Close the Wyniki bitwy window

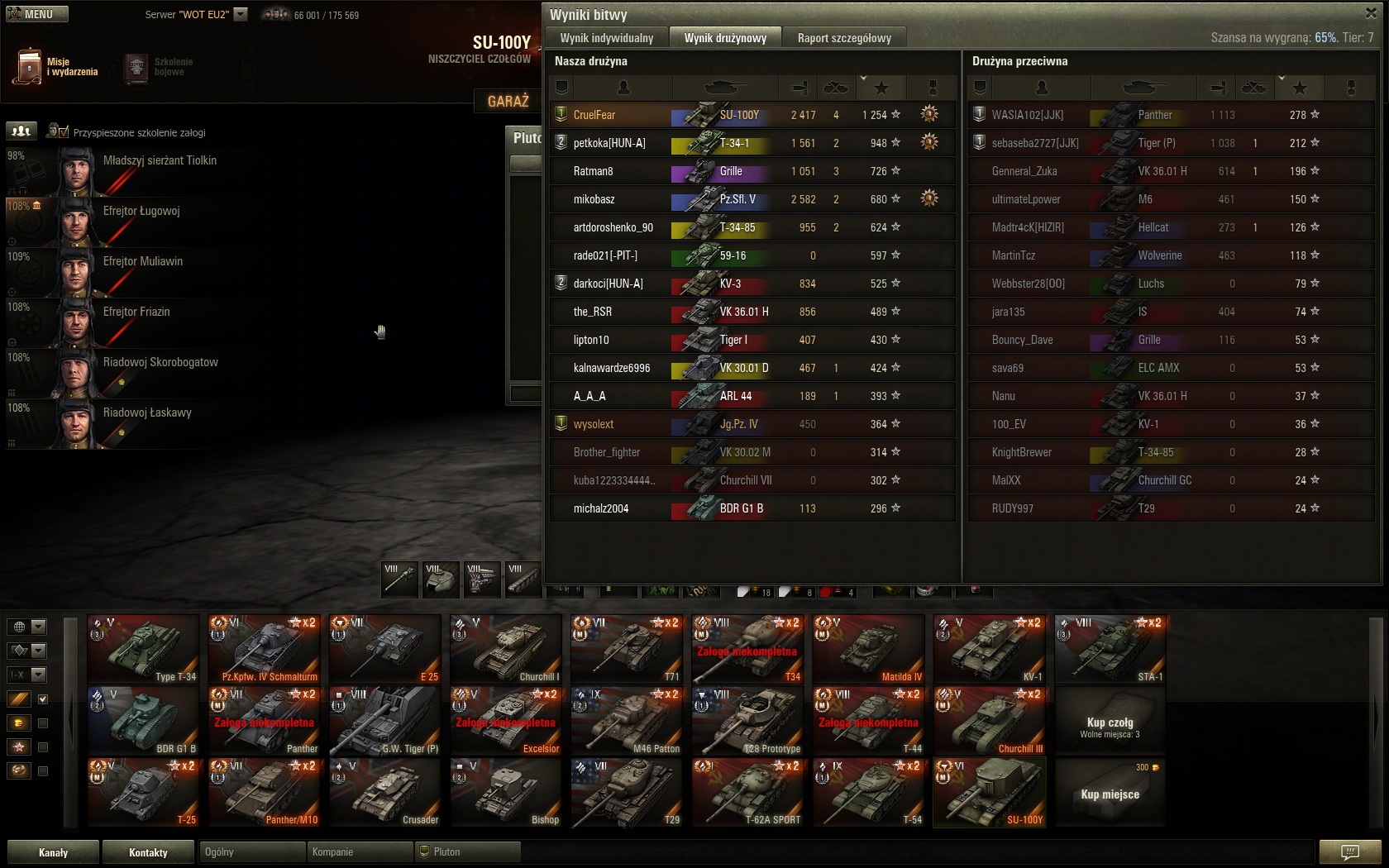[x=1370, y=12]
